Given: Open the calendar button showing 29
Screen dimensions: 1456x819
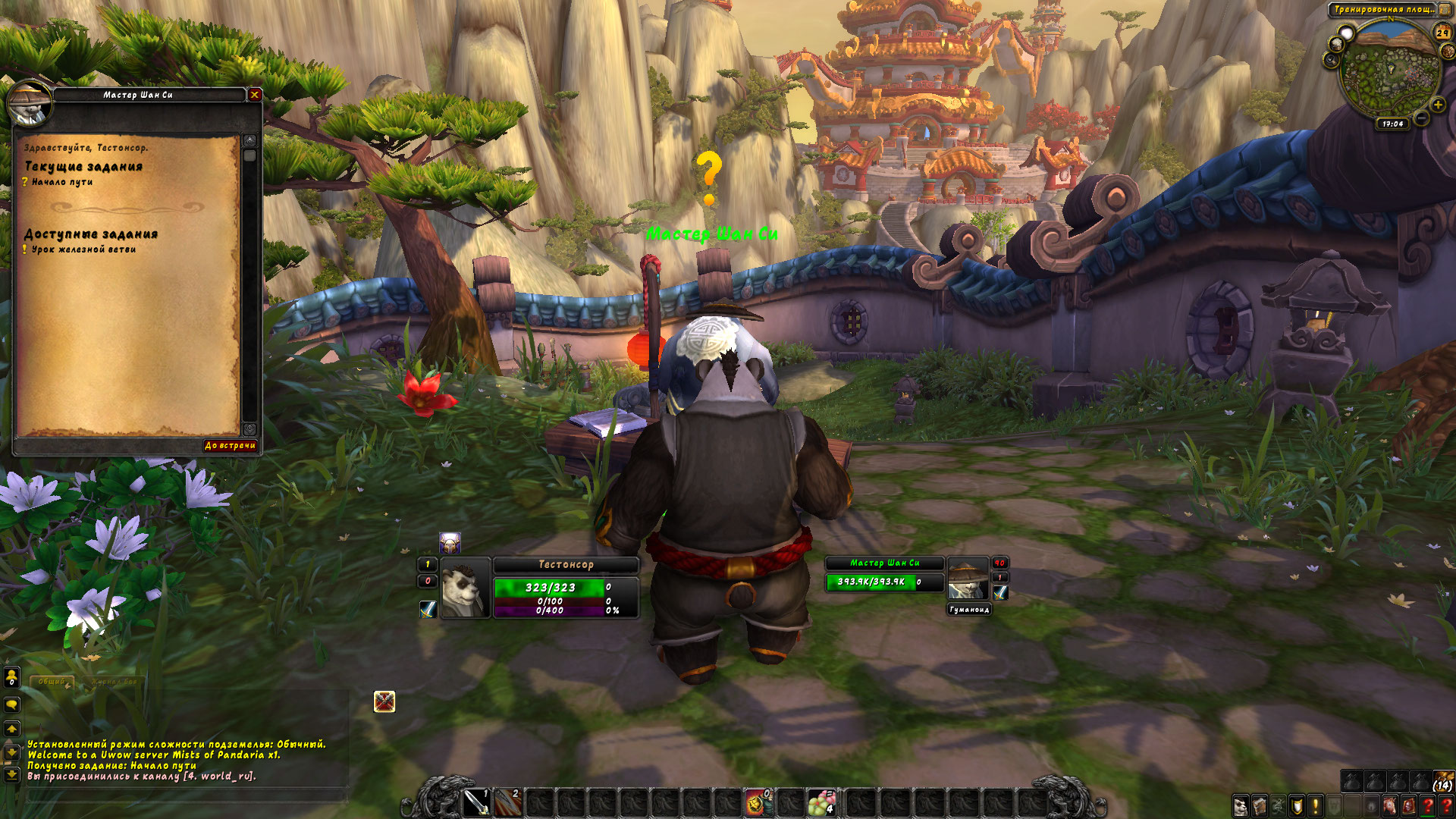Looking at the screenshot, I should pyautogui.click(x=1442, y=33).
